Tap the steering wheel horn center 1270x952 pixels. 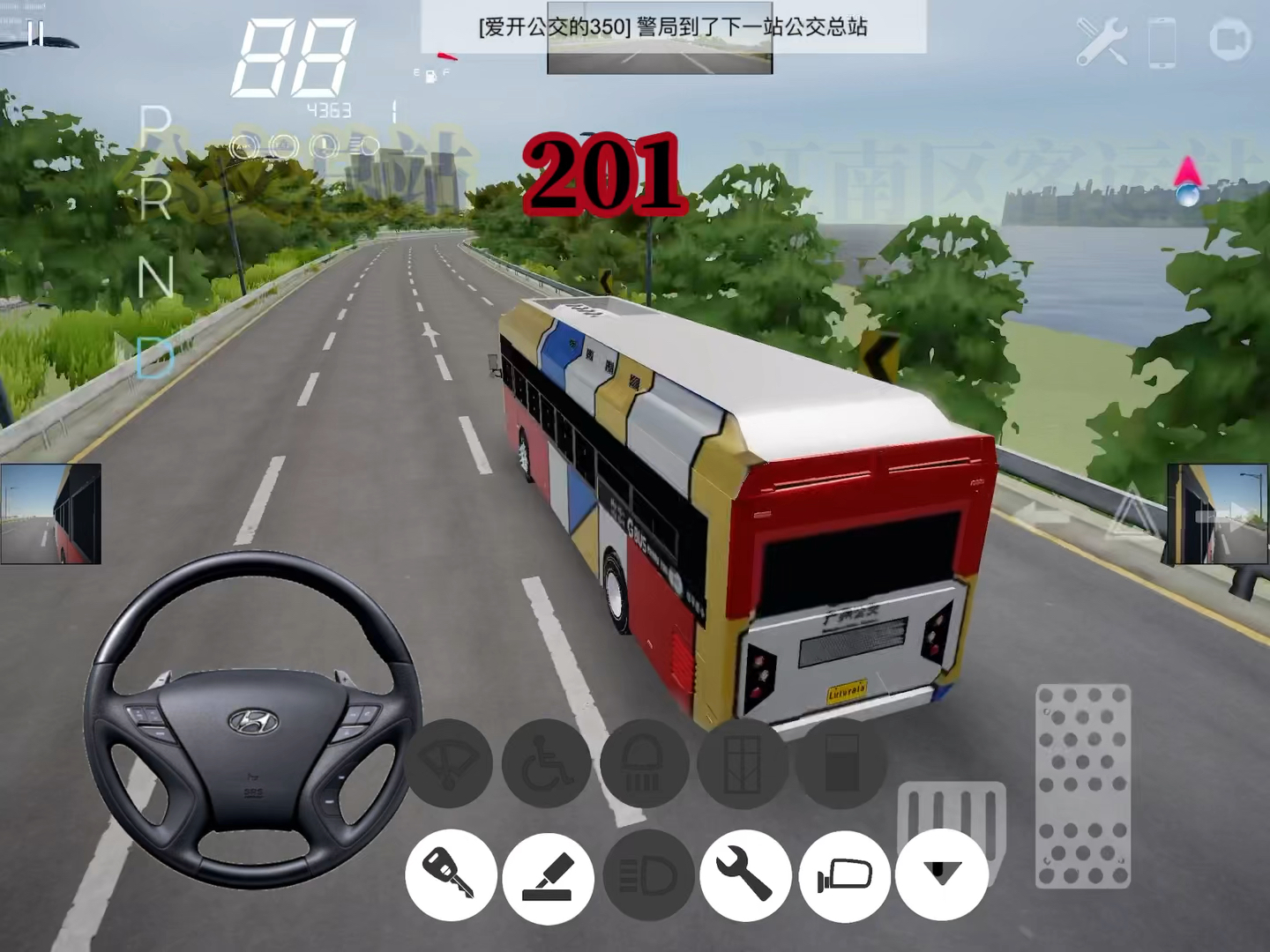[254, 723]
